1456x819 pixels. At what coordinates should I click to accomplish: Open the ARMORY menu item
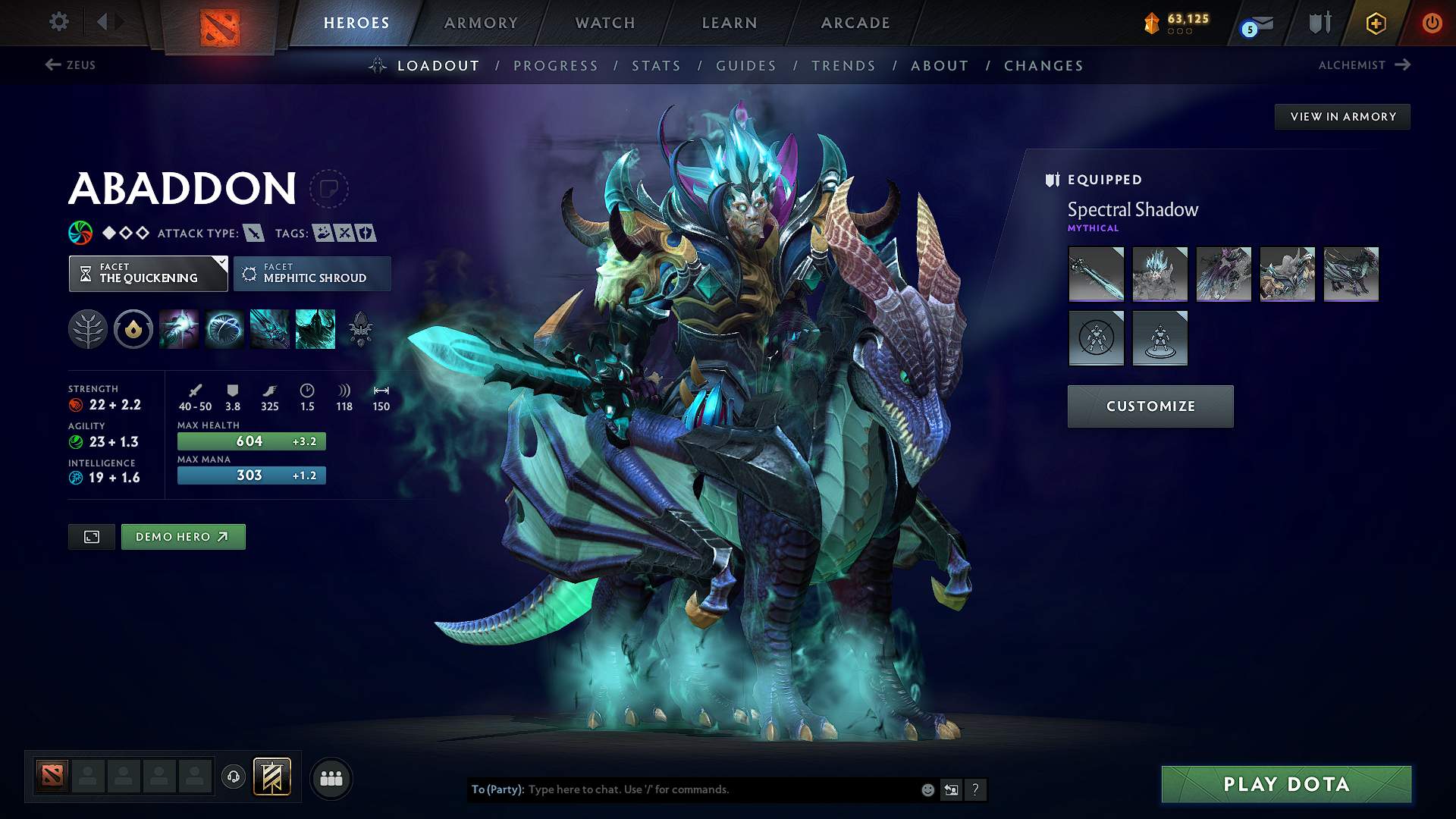coord(482,23)
